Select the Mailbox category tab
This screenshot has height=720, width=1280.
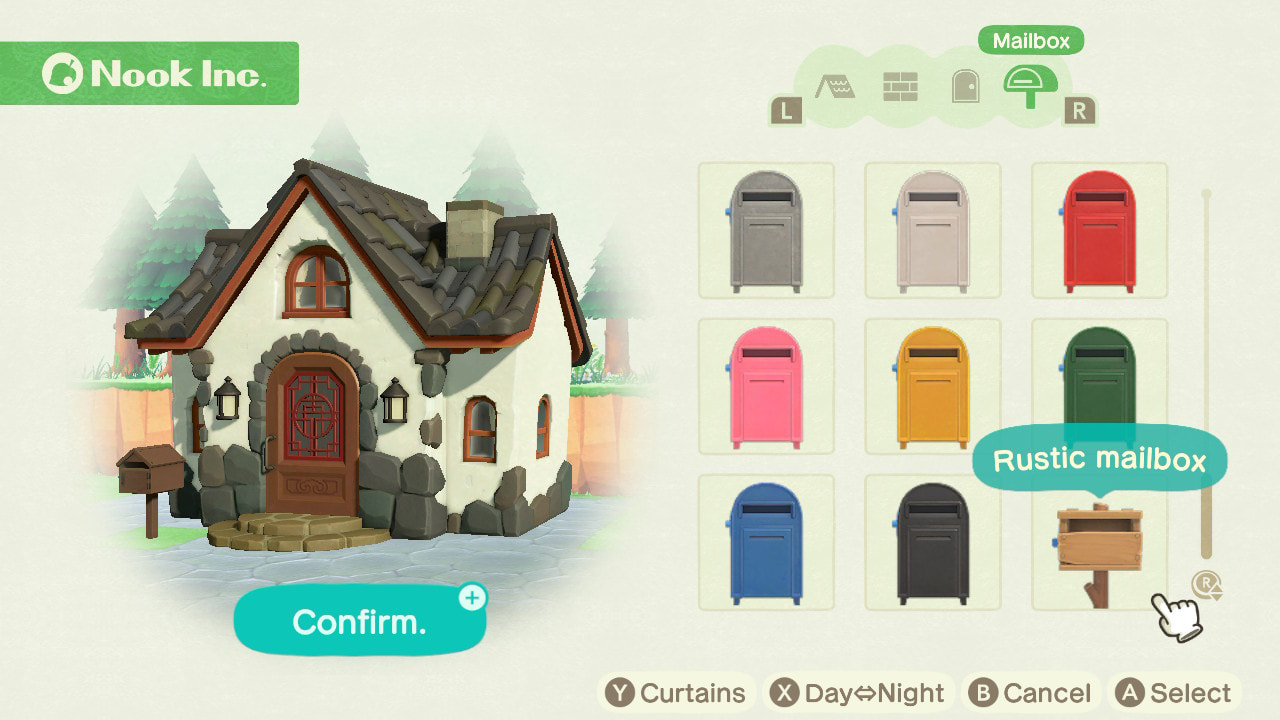point(1029,87)
